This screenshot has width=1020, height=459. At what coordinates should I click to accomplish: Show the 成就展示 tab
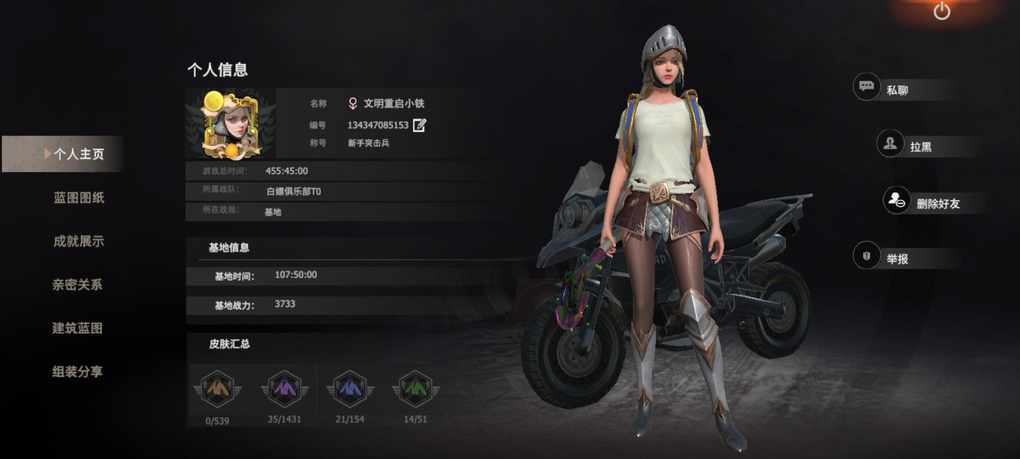[78, 241]
